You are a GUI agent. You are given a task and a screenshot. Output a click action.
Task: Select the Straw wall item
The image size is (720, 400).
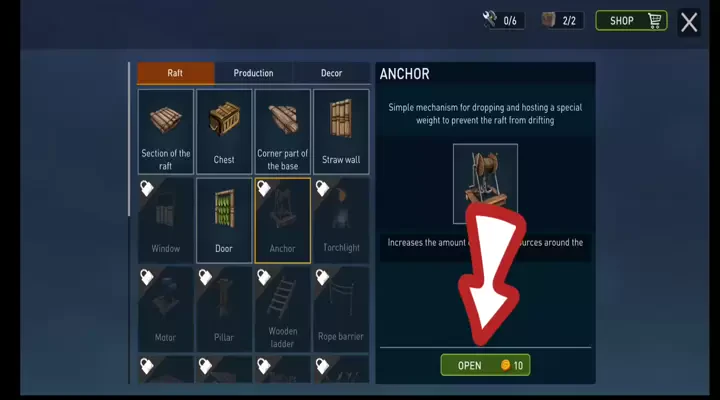[x=341, y=131]
